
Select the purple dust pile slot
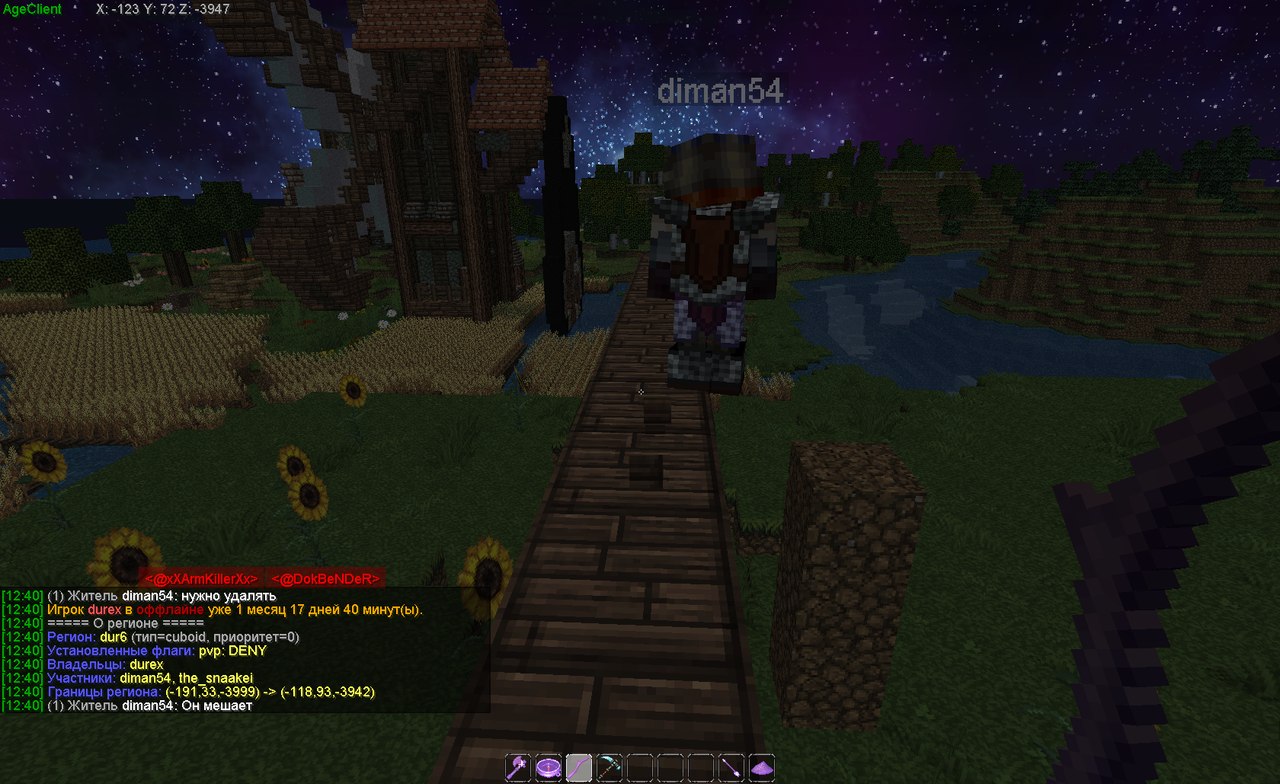pos(762,768)
